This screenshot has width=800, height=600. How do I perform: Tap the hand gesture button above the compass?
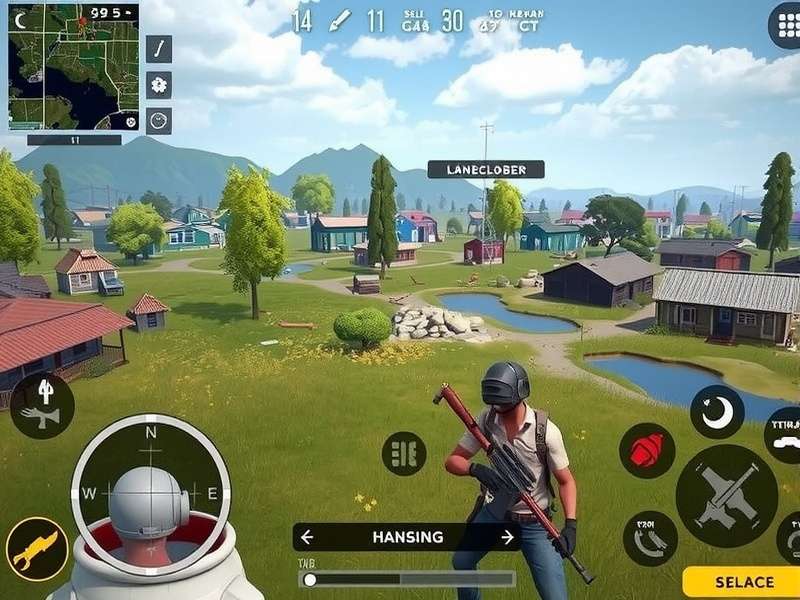[42, 405]
